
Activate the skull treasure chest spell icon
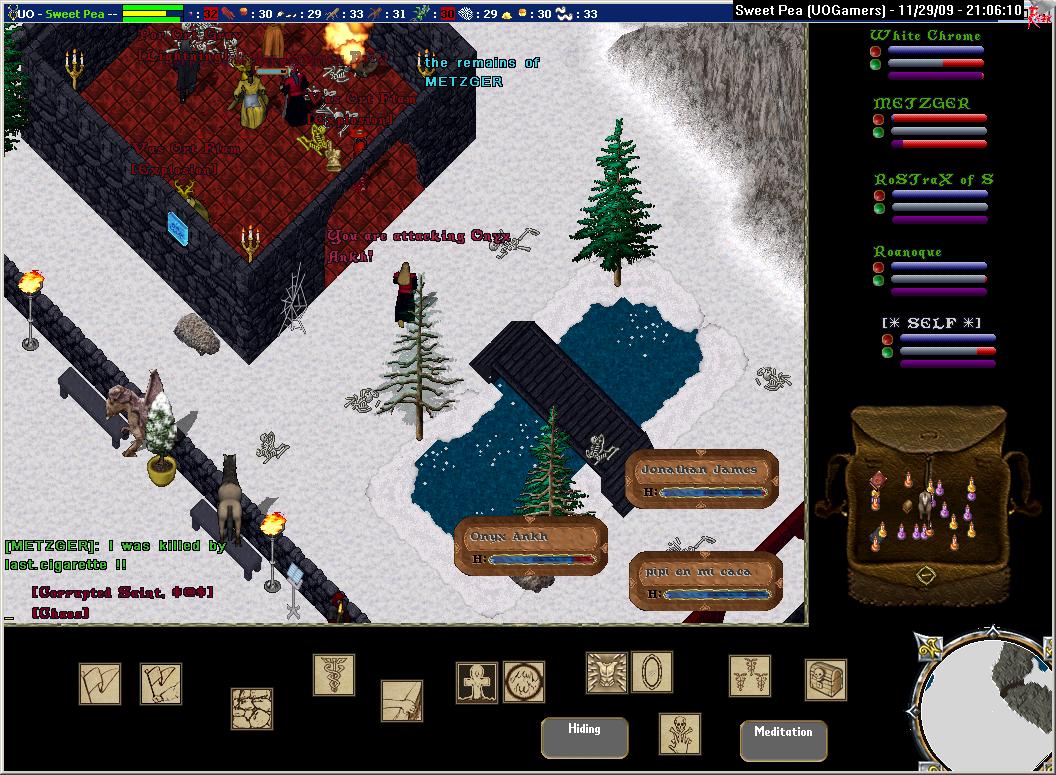pyautogui.click(x=826, y=680)
